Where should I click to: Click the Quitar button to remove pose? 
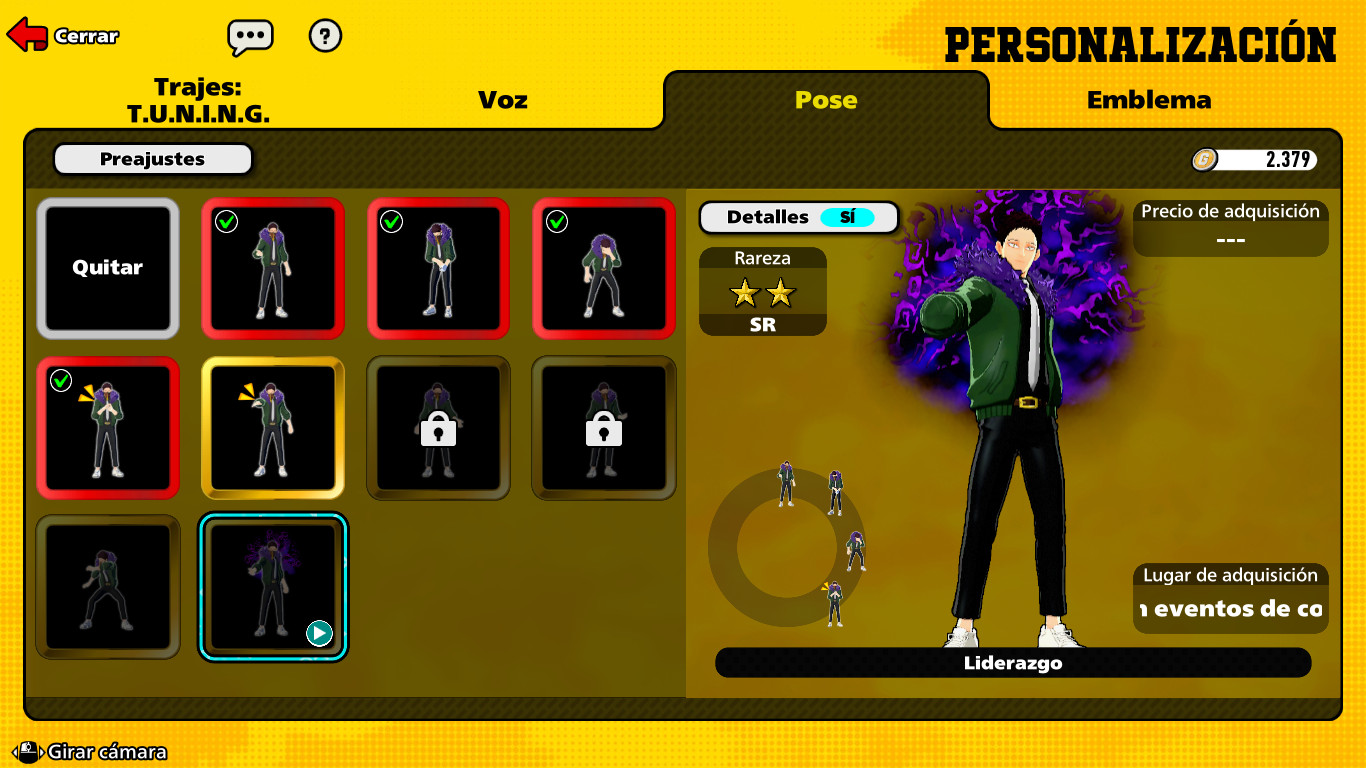coord(108,268)
